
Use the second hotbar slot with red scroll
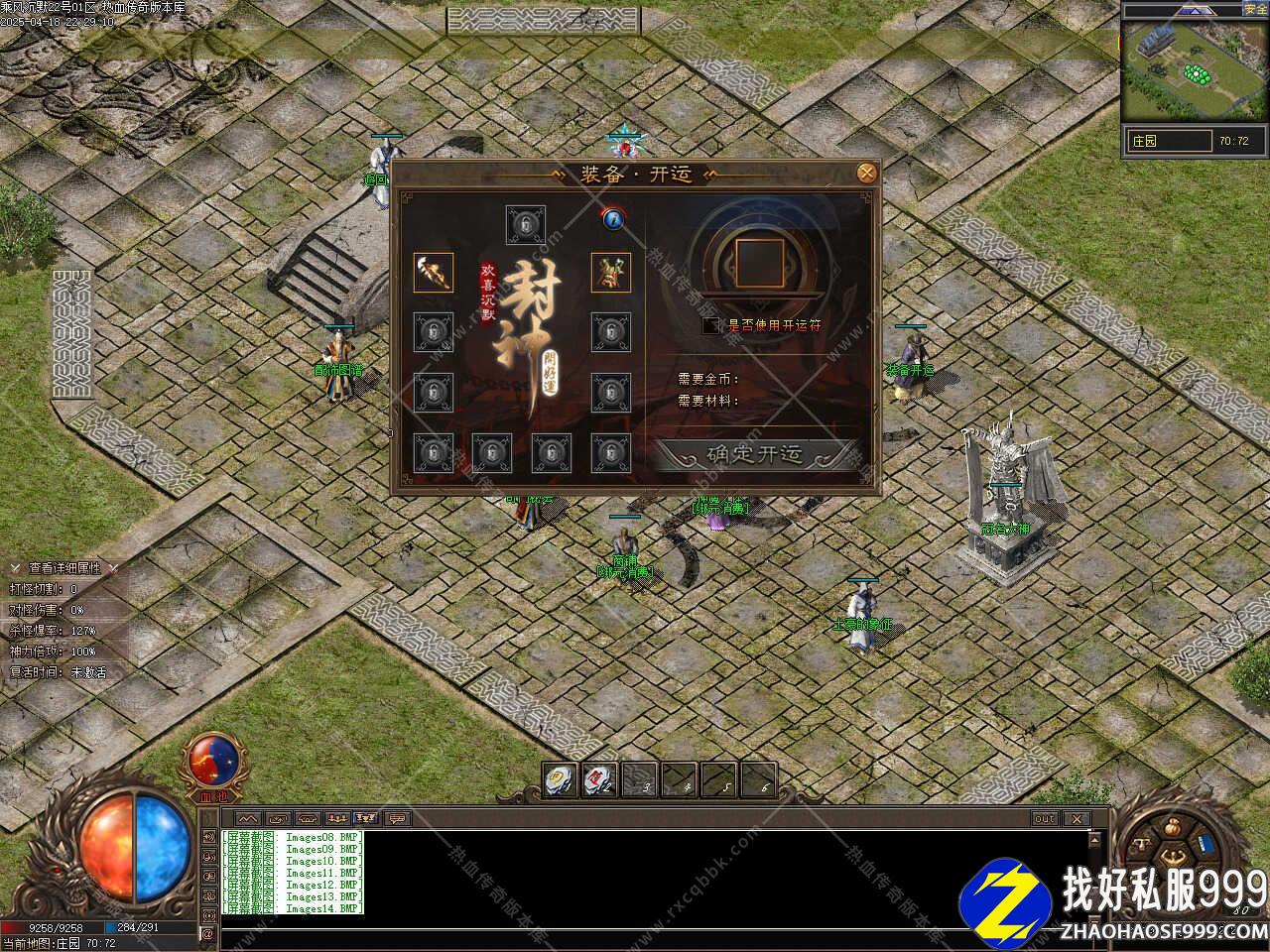click(x=599, y=778)
